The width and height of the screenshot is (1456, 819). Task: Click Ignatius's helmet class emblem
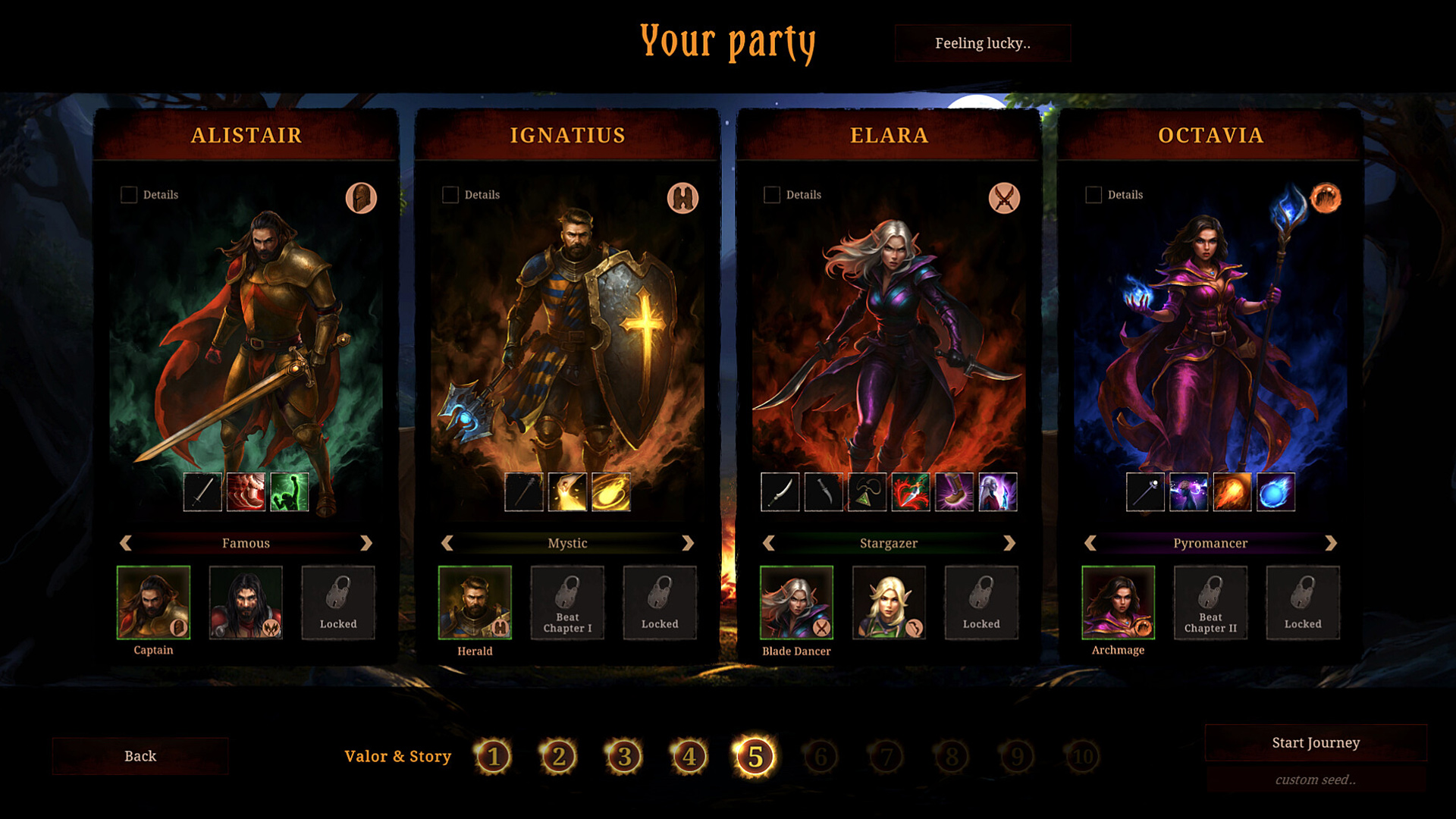682,198
